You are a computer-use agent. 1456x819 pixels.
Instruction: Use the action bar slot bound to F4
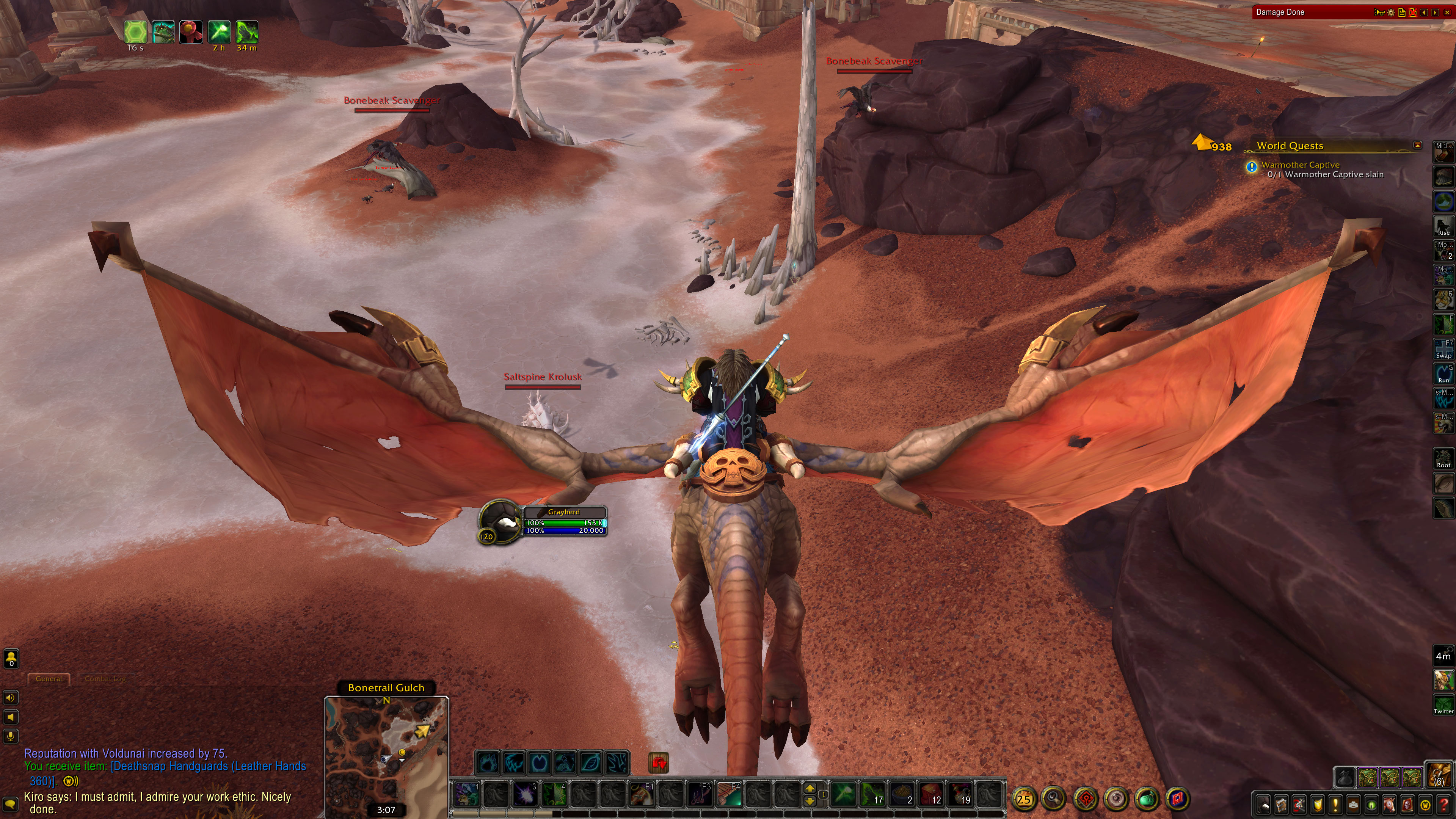pyautogui.click(x=729, y=795)
